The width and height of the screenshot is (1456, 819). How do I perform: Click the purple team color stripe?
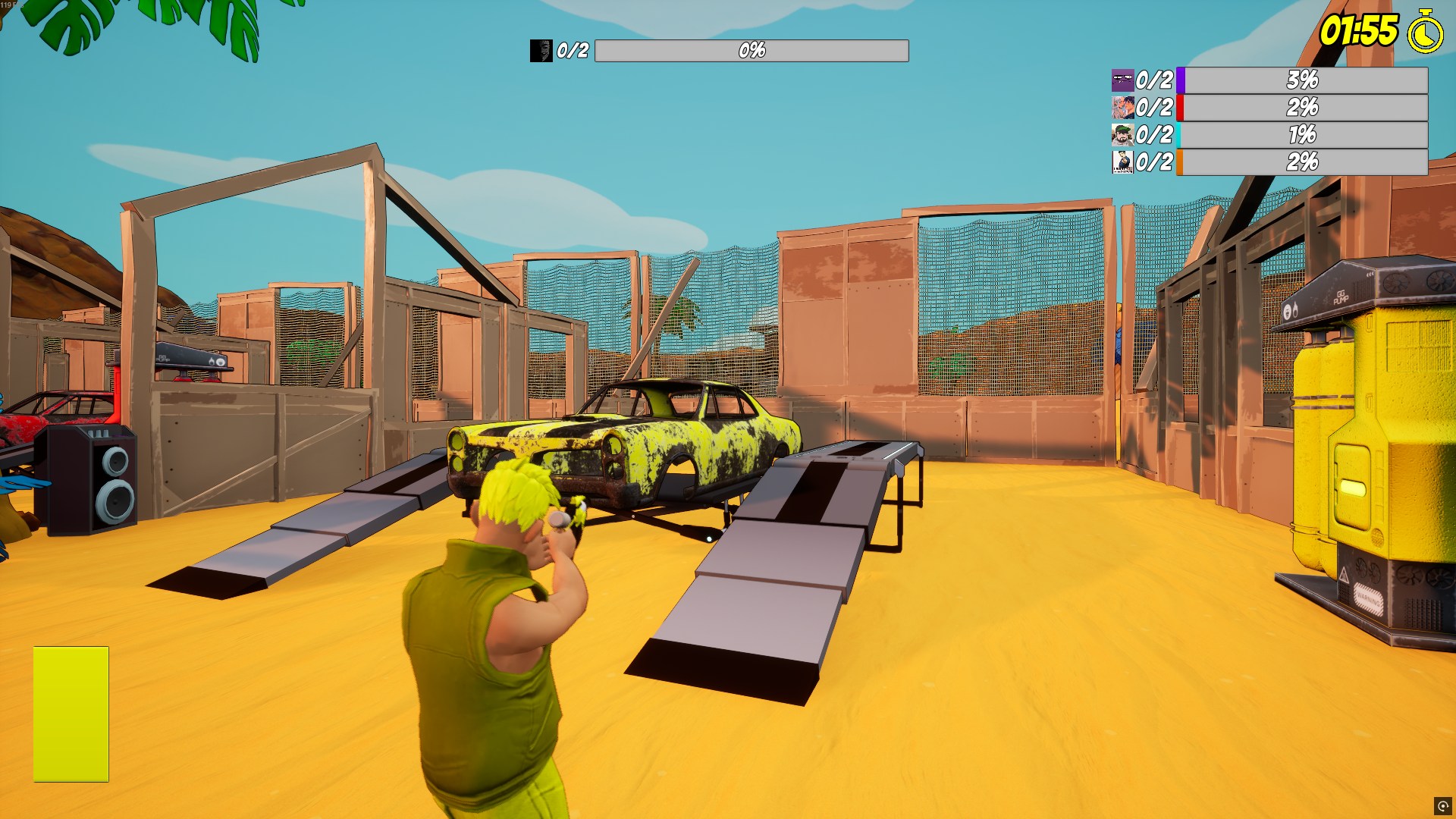pos(1180,79)
